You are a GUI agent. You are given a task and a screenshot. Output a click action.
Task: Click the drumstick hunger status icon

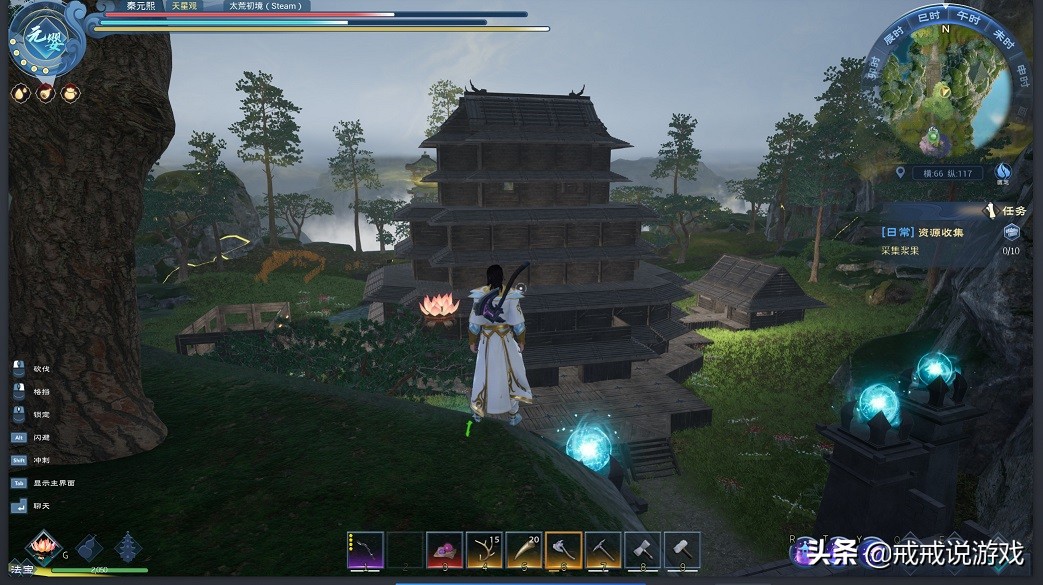tap(45, 93)
